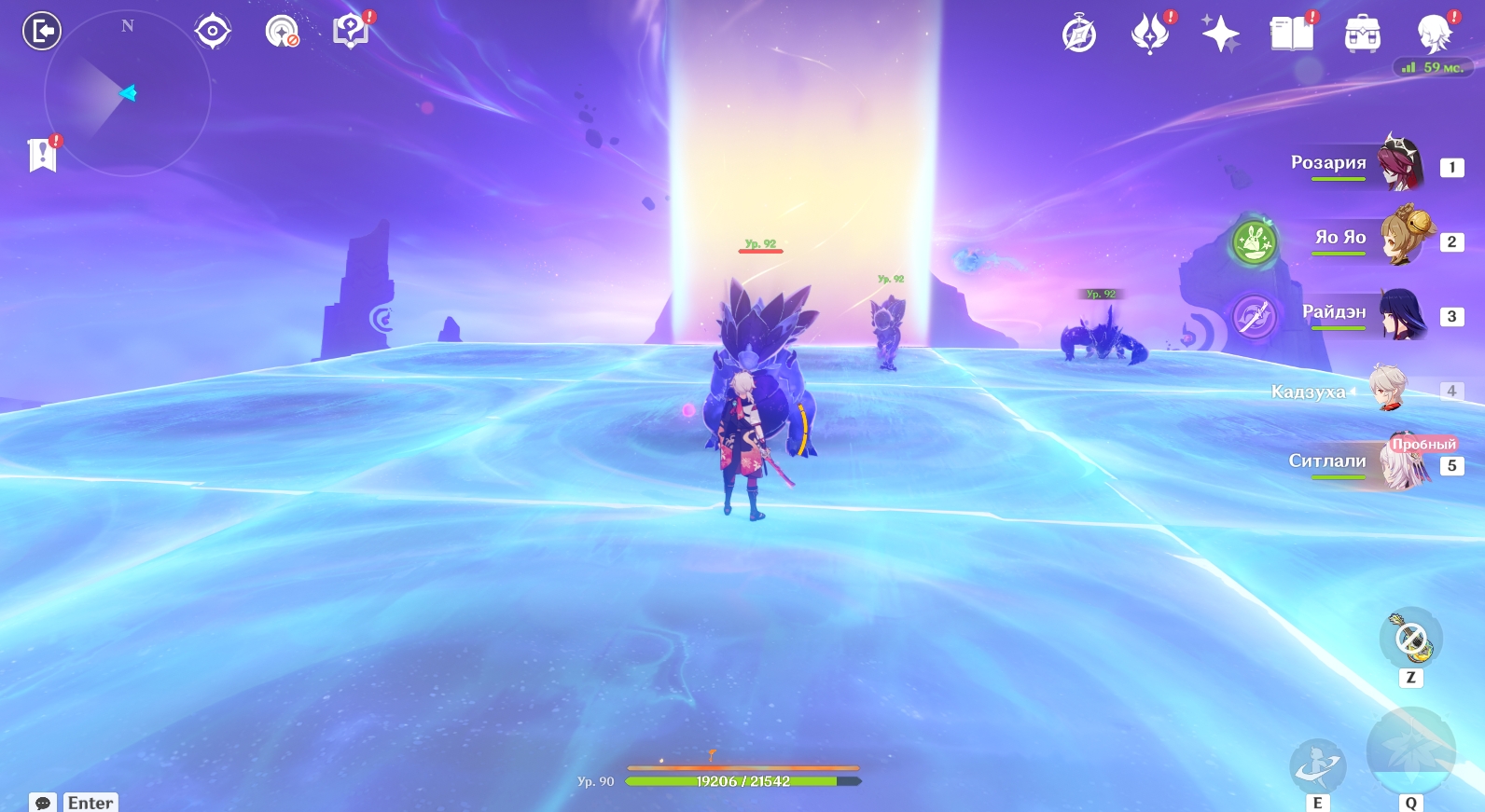Screen dimensions: 1485x812
Task: Open the adventurer handbook book icon
Action: tap(1291, 34)
